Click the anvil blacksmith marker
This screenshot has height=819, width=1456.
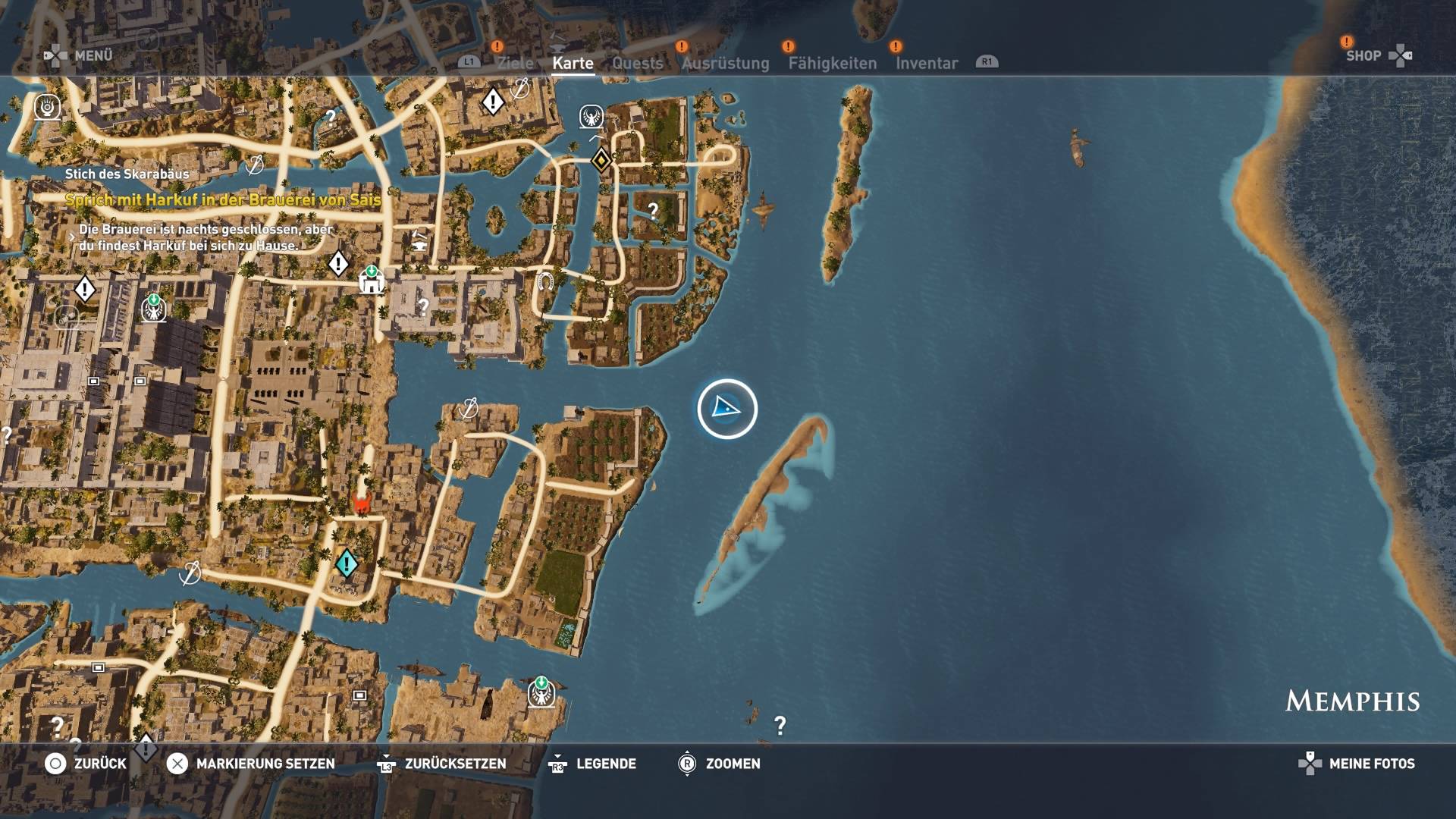(418, 244)
